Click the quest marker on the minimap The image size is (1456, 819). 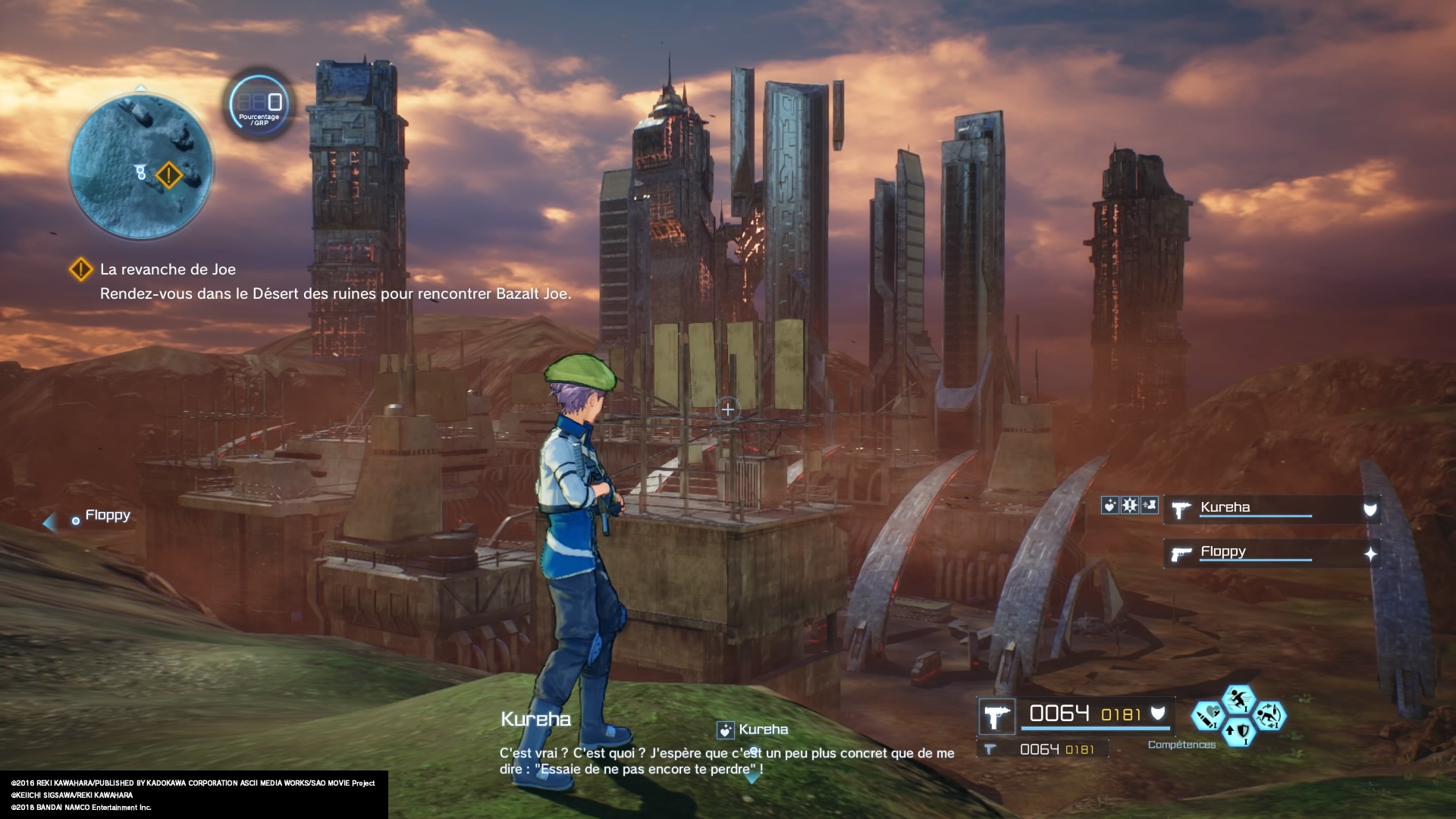(169, 175)
